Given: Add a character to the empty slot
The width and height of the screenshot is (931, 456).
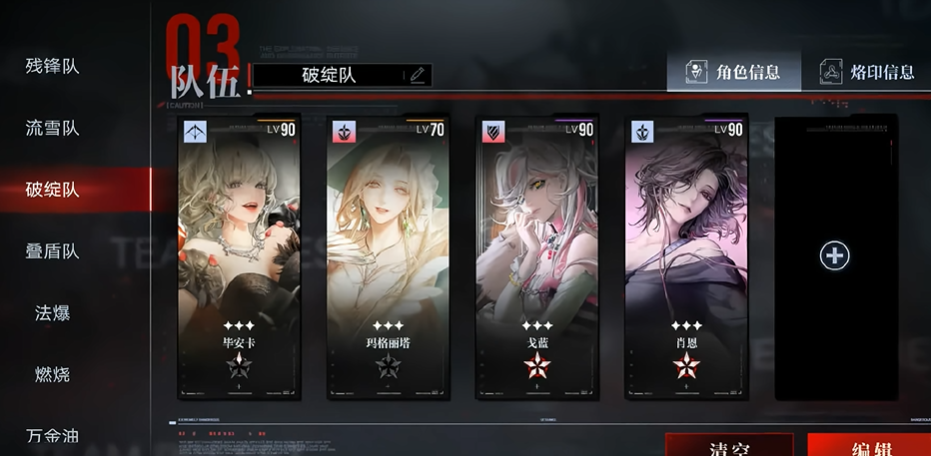Looking at the screenshot, I should pos(834,256).
